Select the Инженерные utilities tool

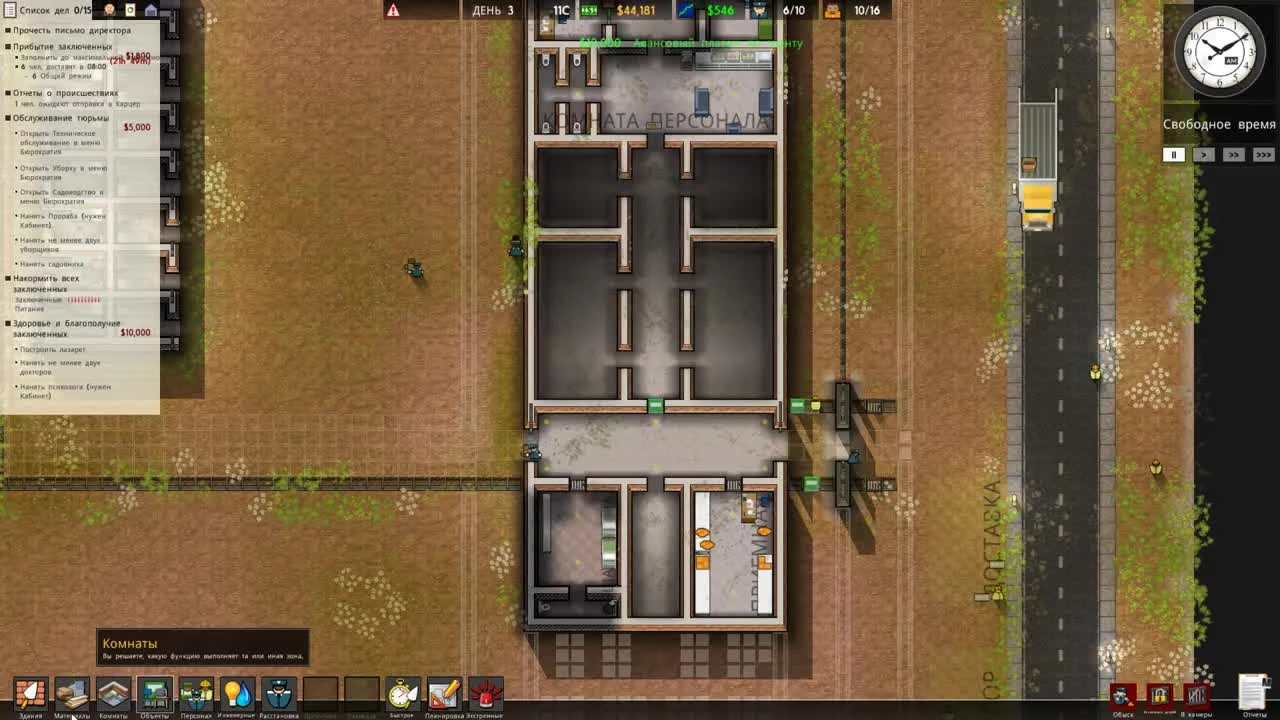(238, 692)
